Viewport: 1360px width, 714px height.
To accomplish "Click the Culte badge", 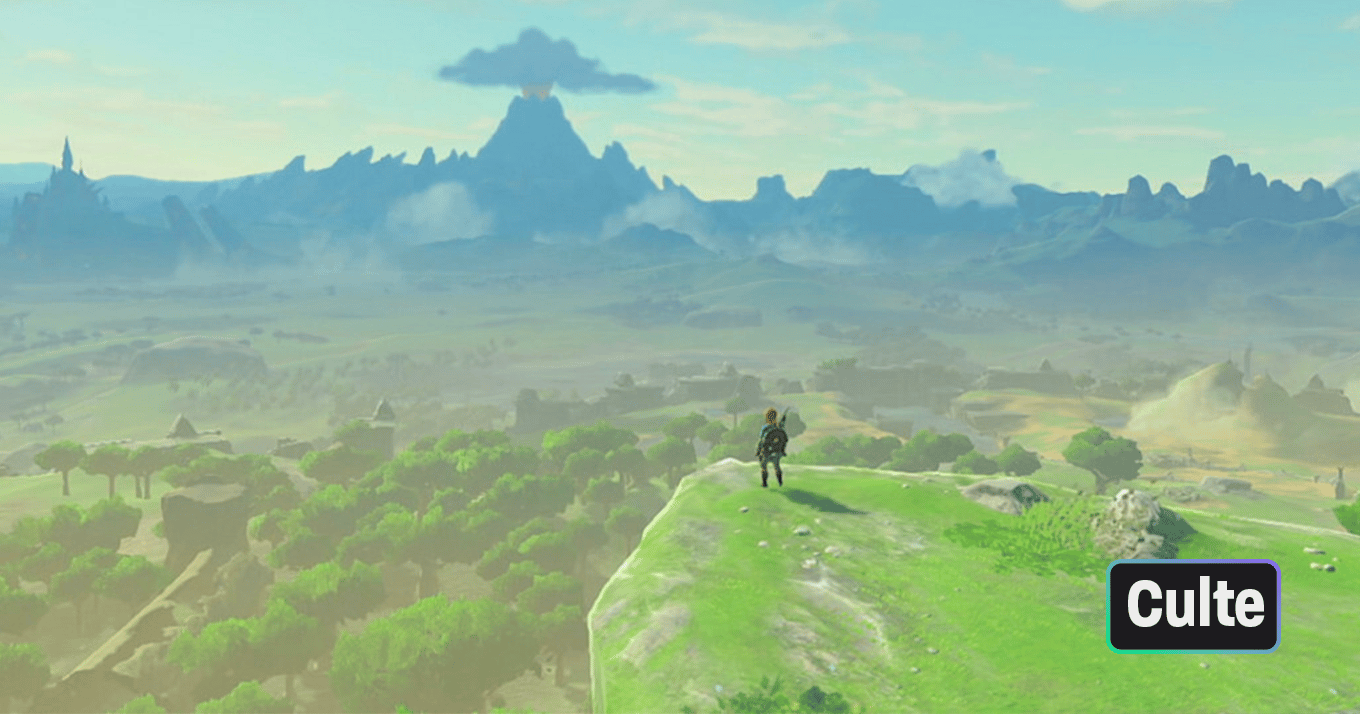I will click(1193, 606).
